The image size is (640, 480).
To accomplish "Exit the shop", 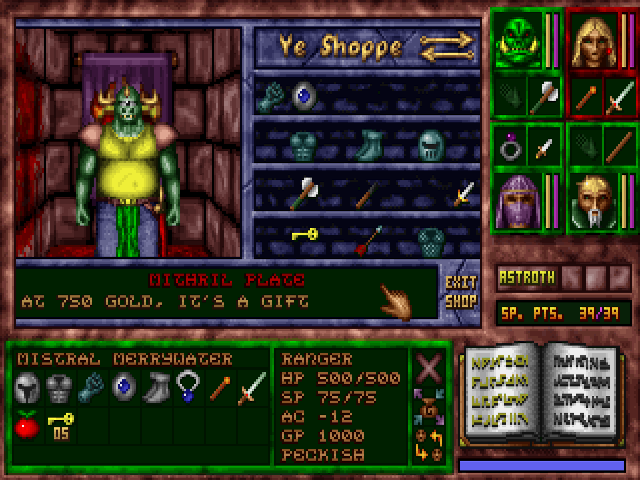I will pos(460,291).
